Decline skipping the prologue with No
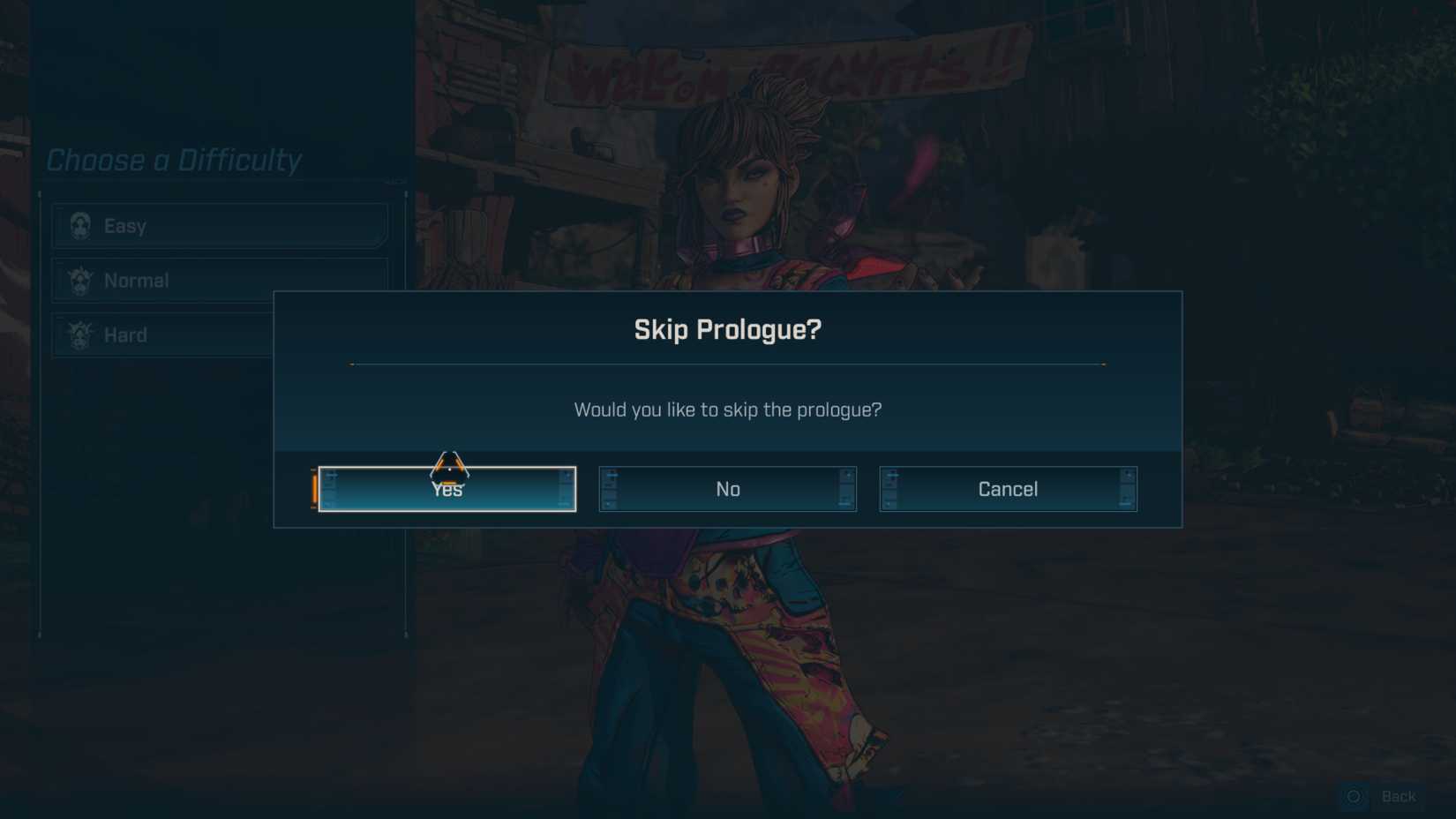 click(727, 489)
